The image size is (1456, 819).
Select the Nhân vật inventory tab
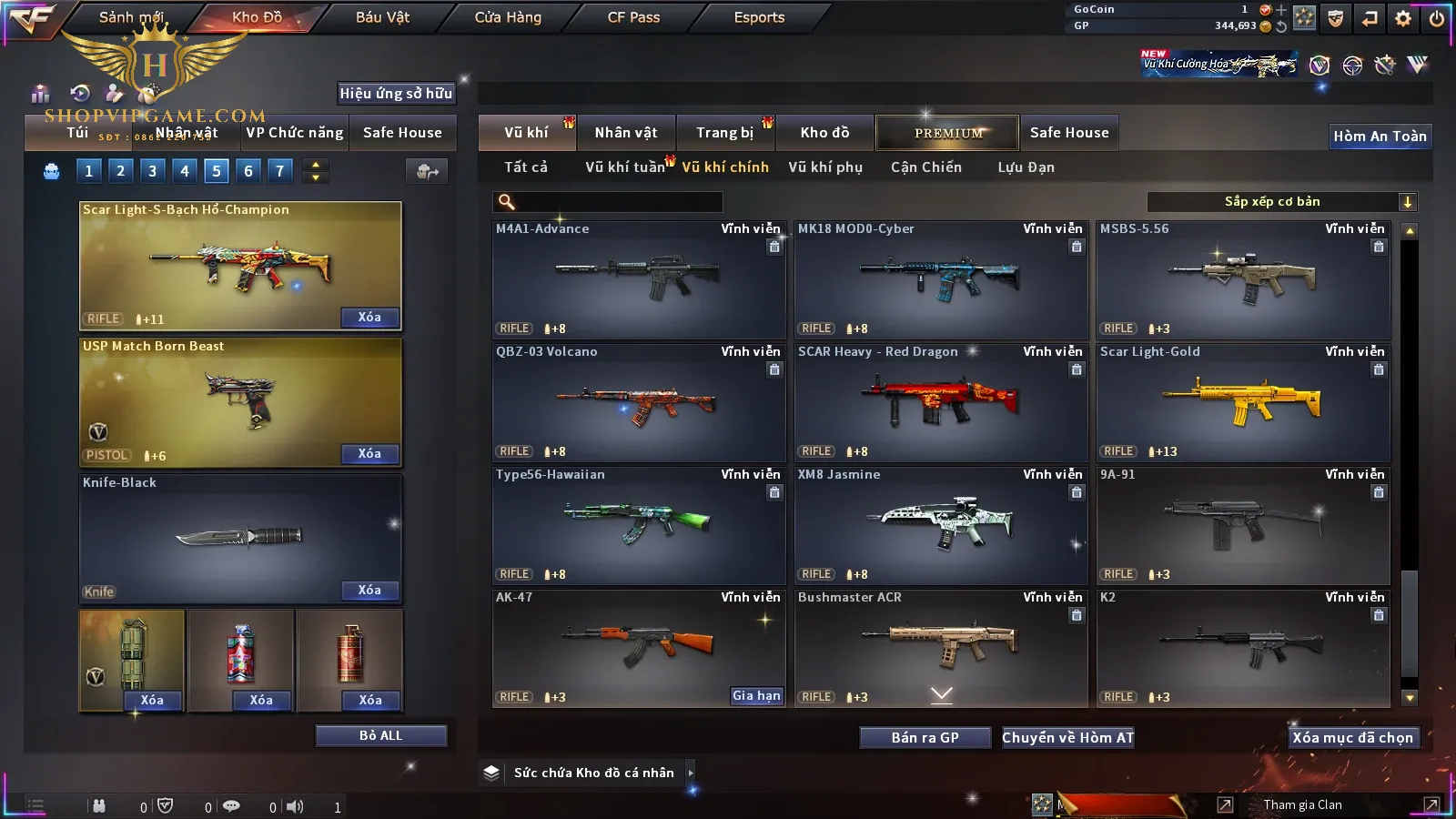click(626, 133)
